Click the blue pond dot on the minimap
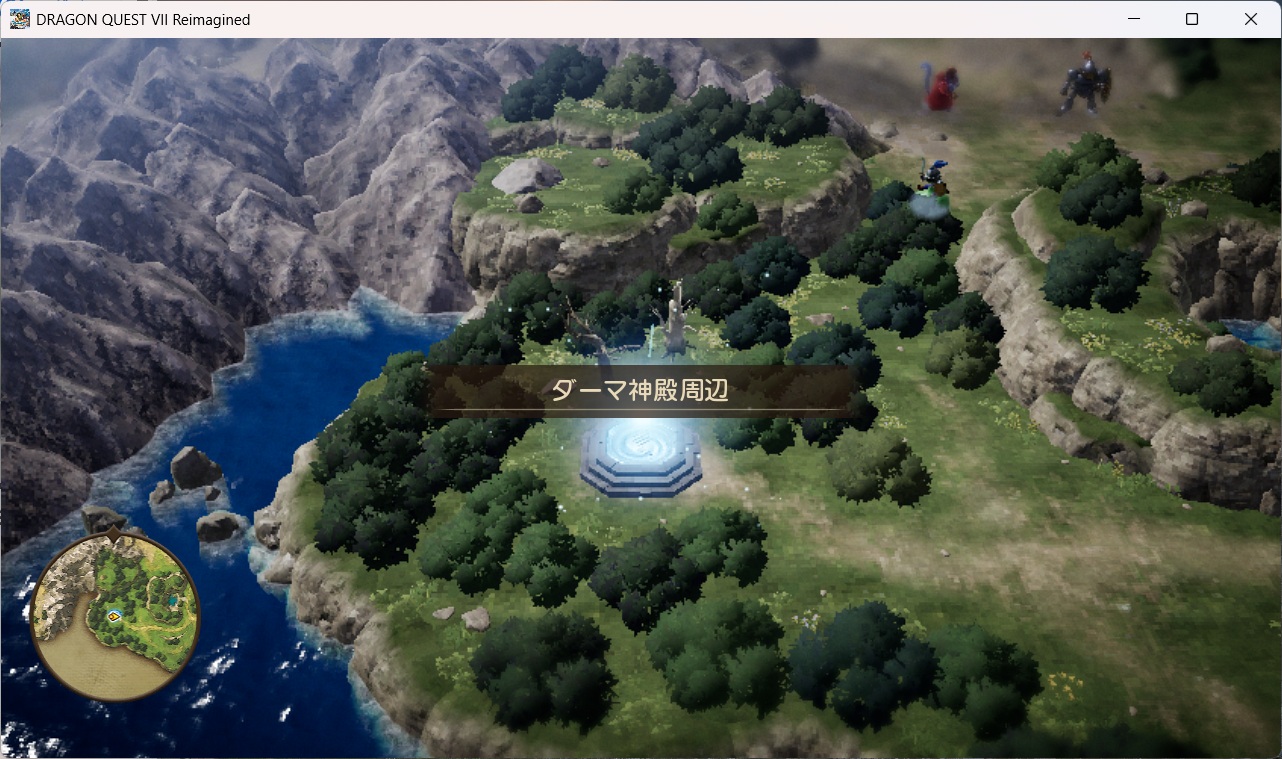Viewport: 1282px width, 759px height. pos(173,599)
